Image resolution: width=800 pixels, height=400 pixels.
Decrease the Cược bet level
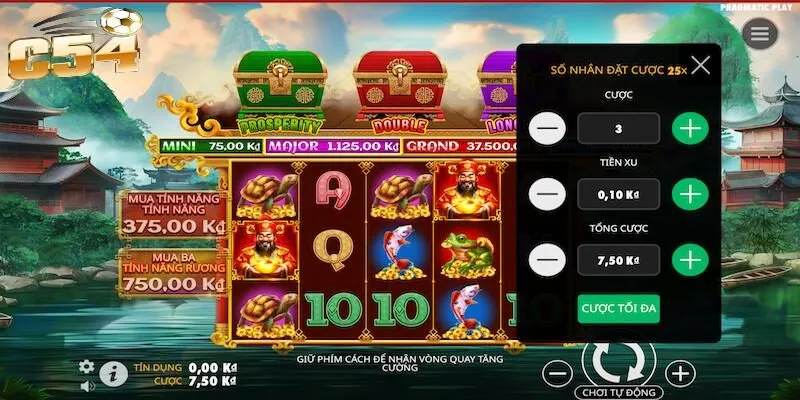point(547,128)
